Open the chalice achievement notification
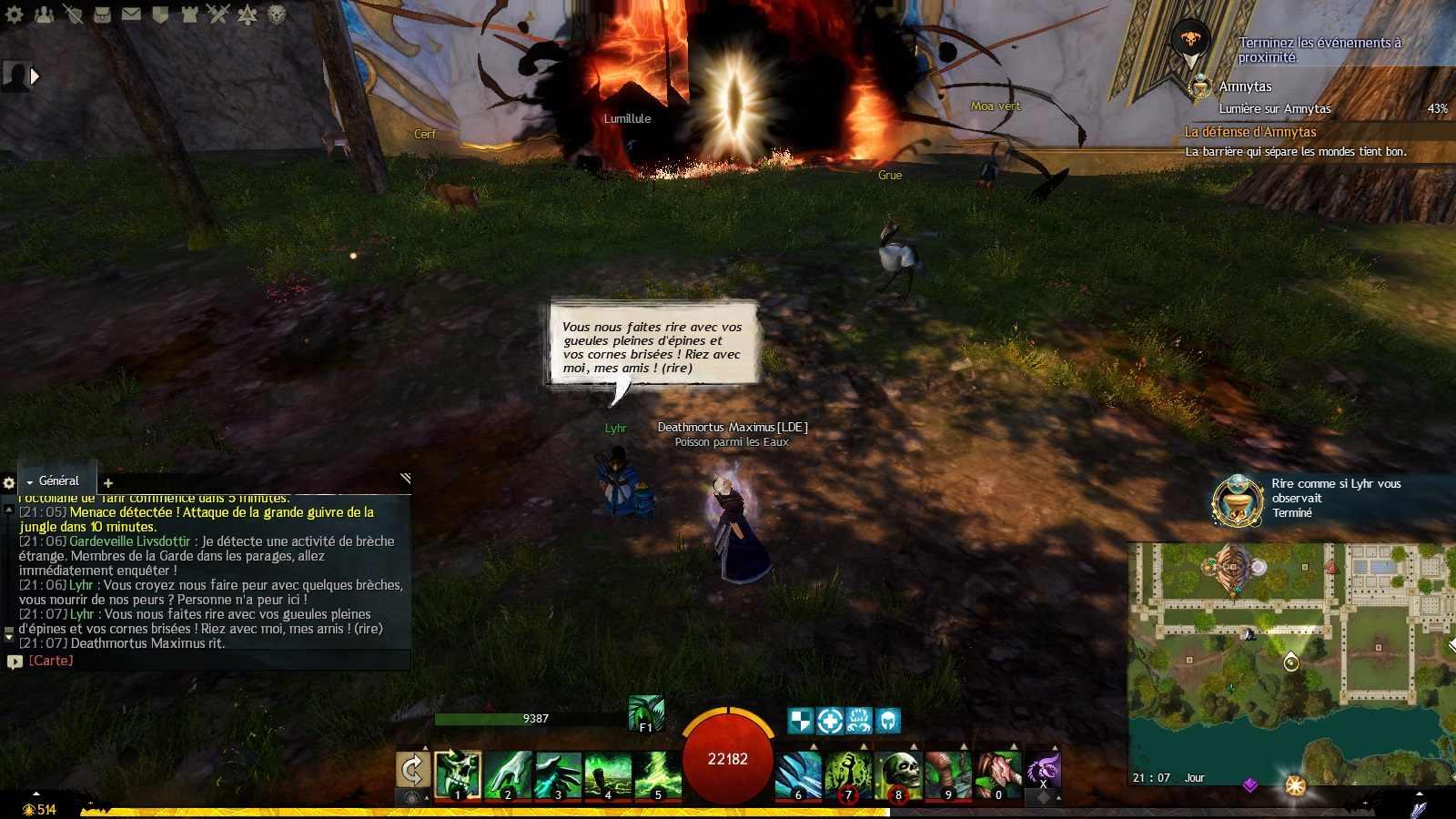 point(1238,500)
